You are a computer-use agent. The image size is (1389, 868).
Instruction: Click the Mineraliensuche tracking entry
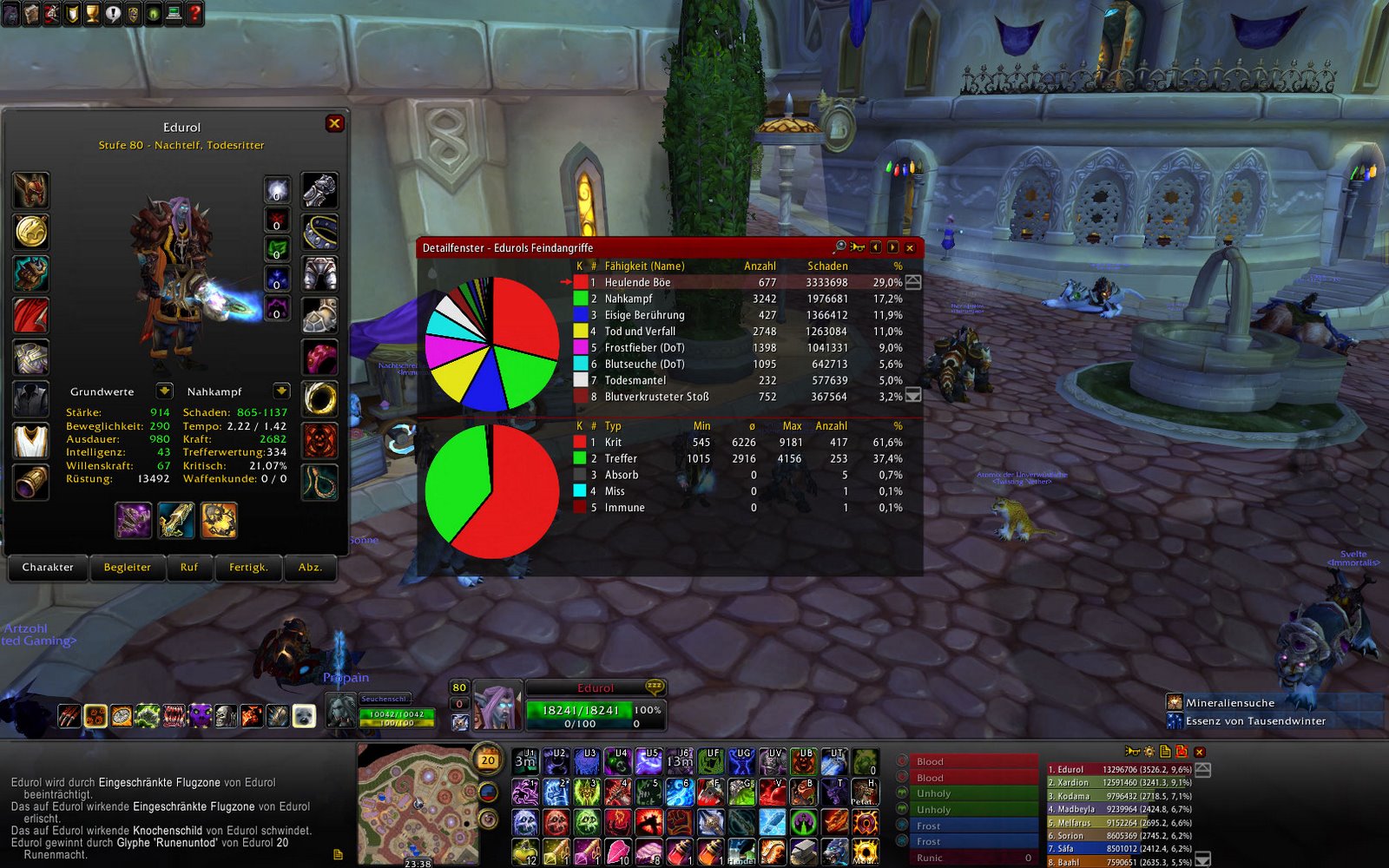pos(1233,703)
